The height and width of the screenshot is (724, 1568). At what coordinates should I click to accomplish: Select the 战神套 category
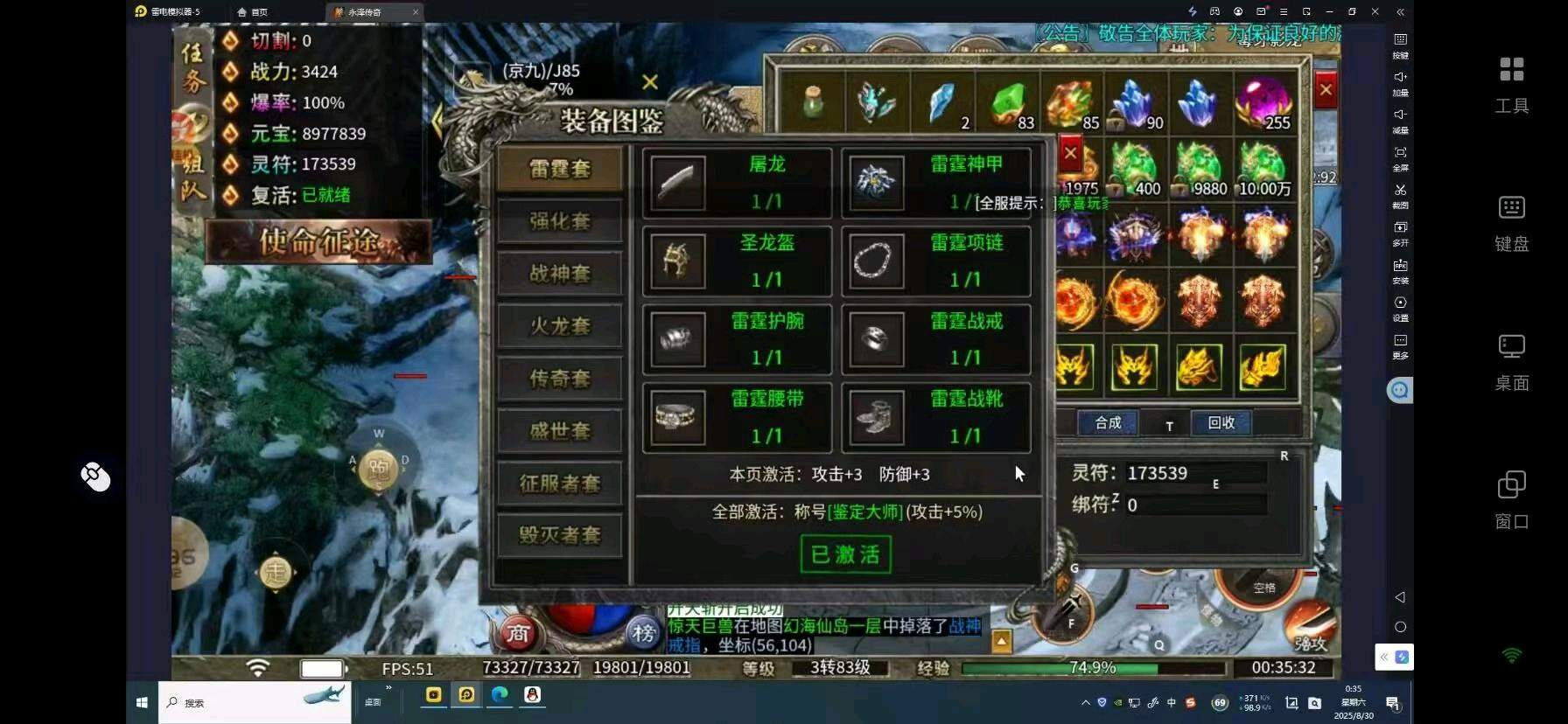(x=560, y=273)
